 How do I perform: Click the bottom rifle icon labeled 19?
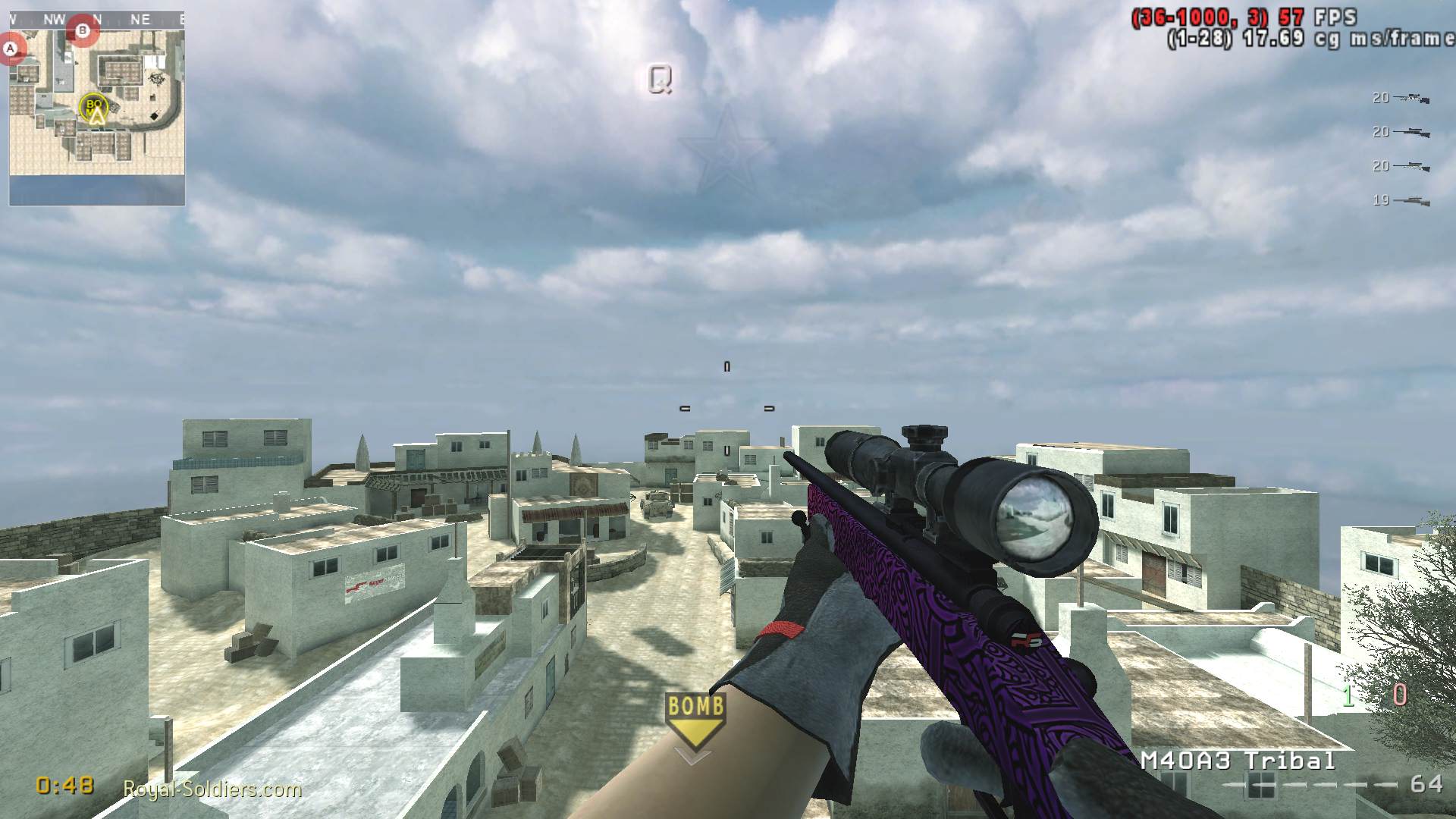1411,200
